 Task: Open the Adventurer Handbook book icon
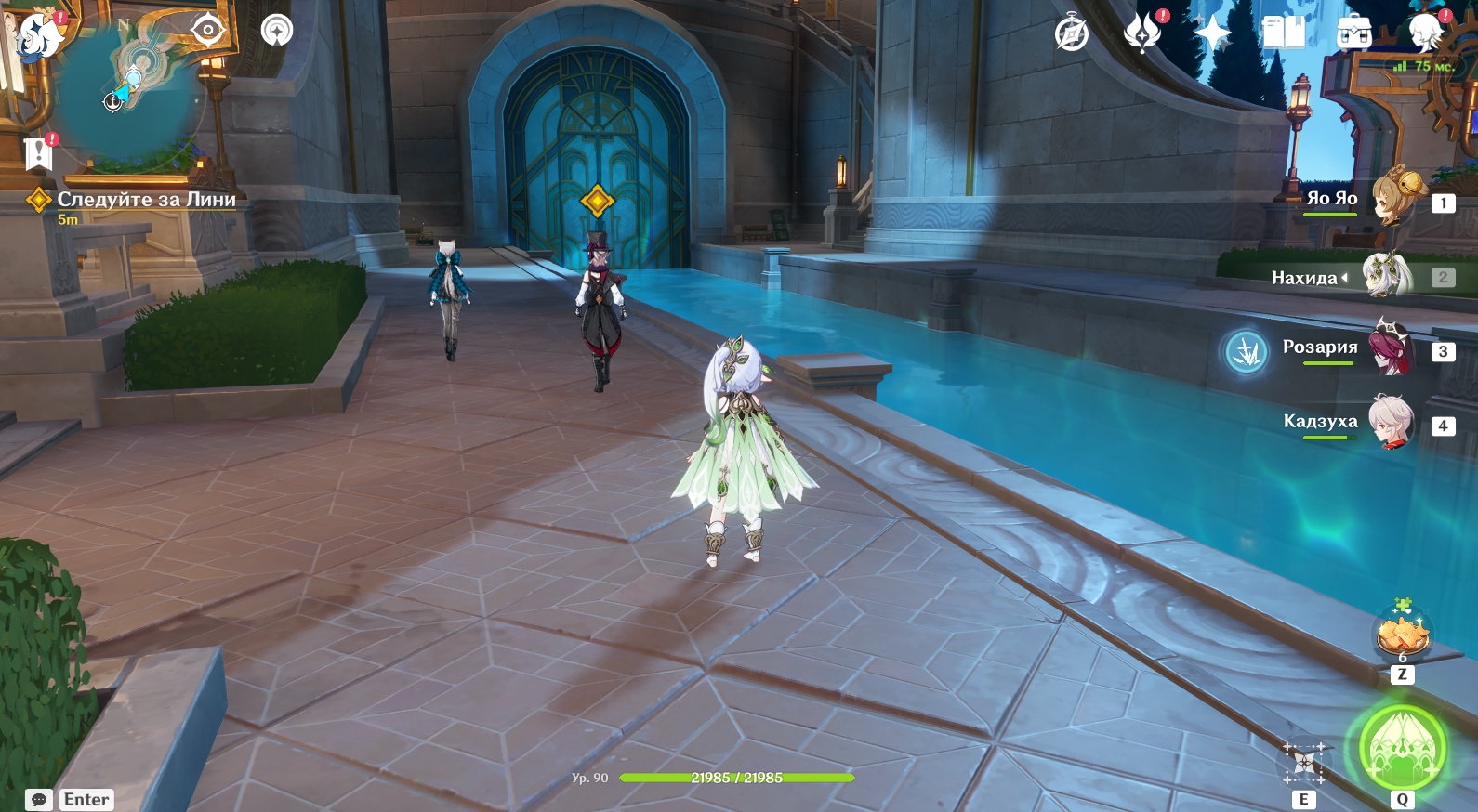tap(1284, 33)
